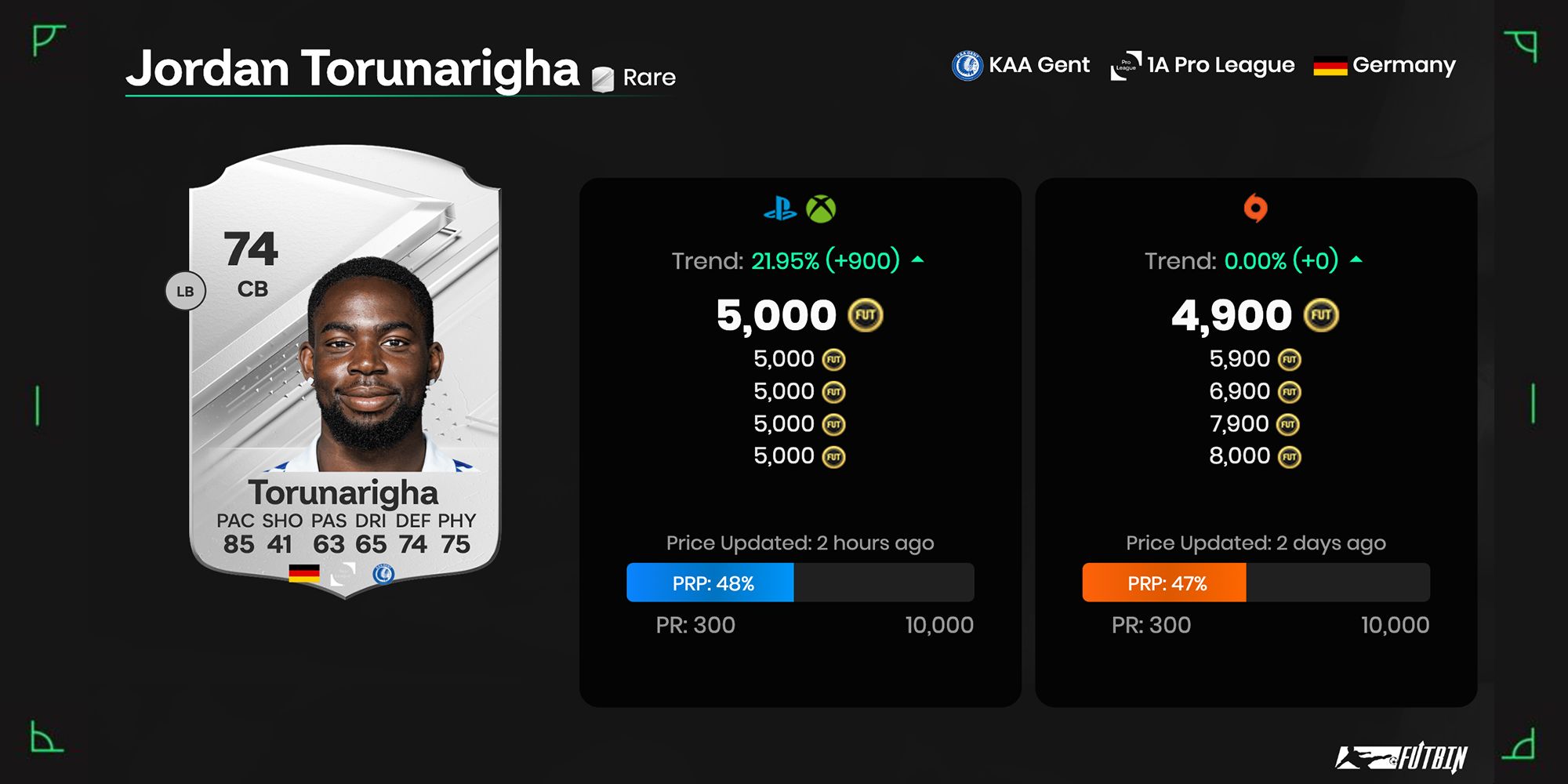Click the Price Updated 2 hours ago text
Viewport: 1568px width, 784px height.
pos(799,542)
